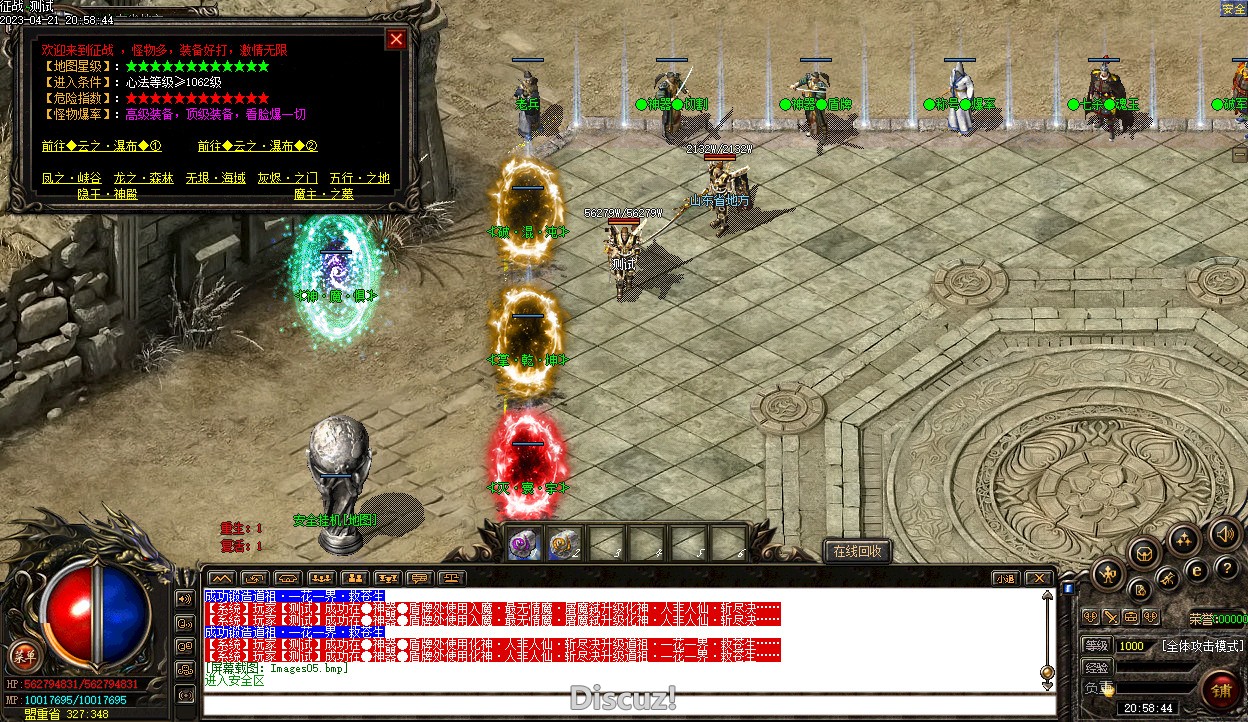Go to 云之·瀑布 ② map
1248x722 pixels.
(x=257, y=146)
